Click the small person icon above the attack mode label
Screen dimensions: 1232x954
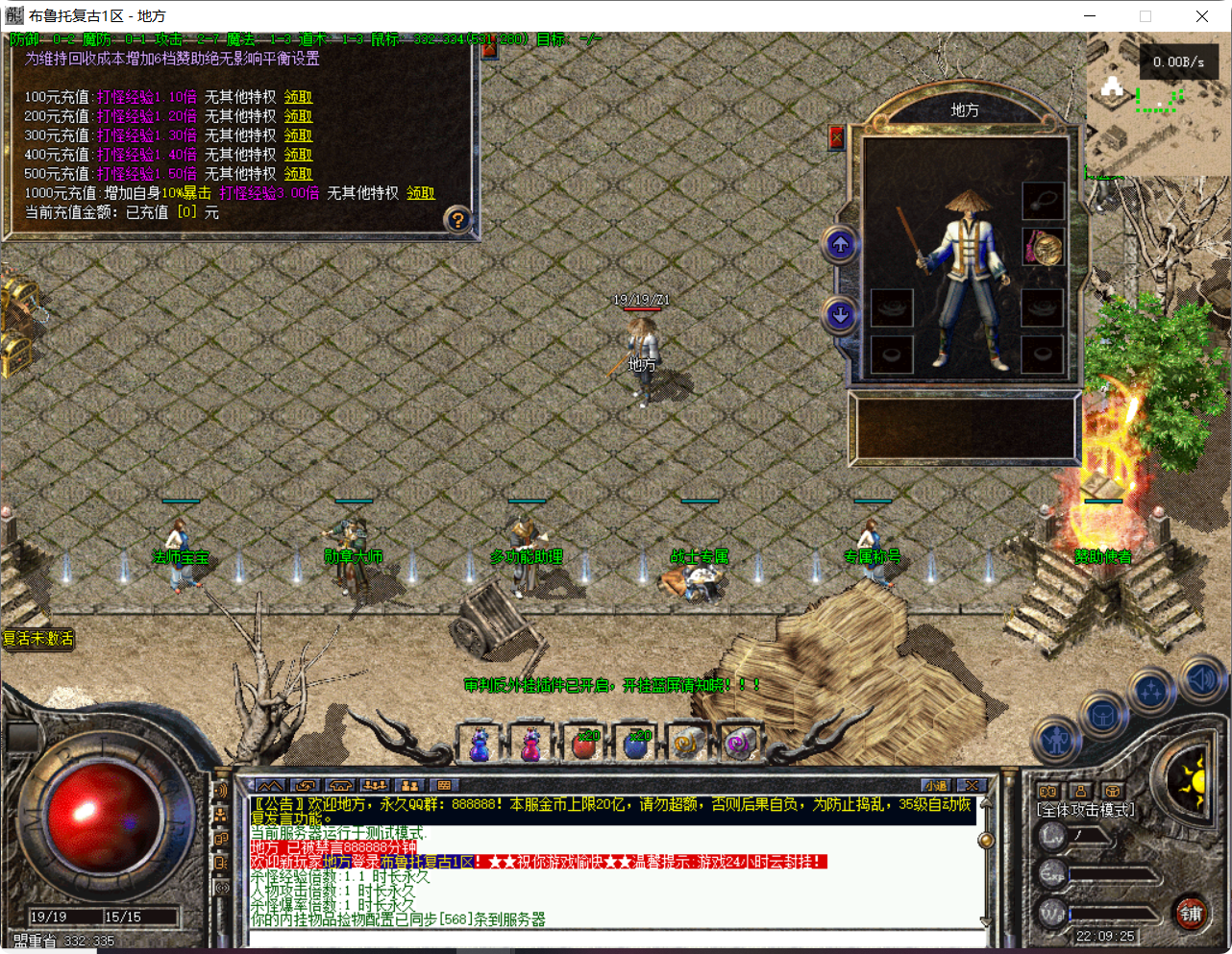1081,792
